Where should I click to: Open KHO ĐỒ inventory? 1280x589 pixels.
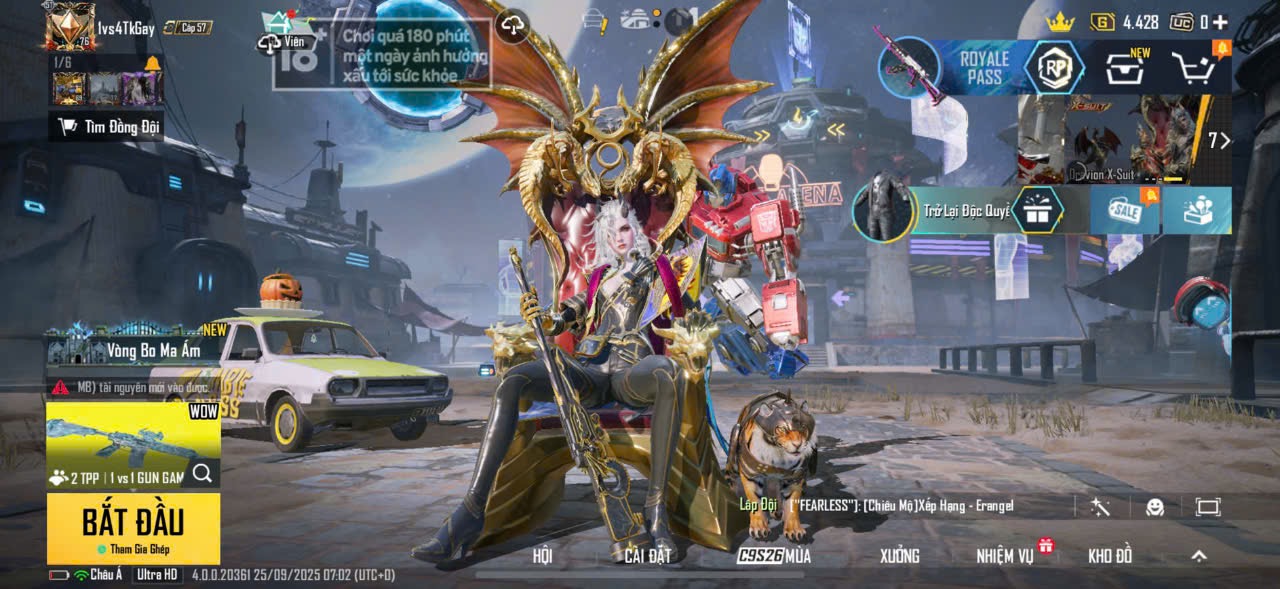tap(1110, 556)
